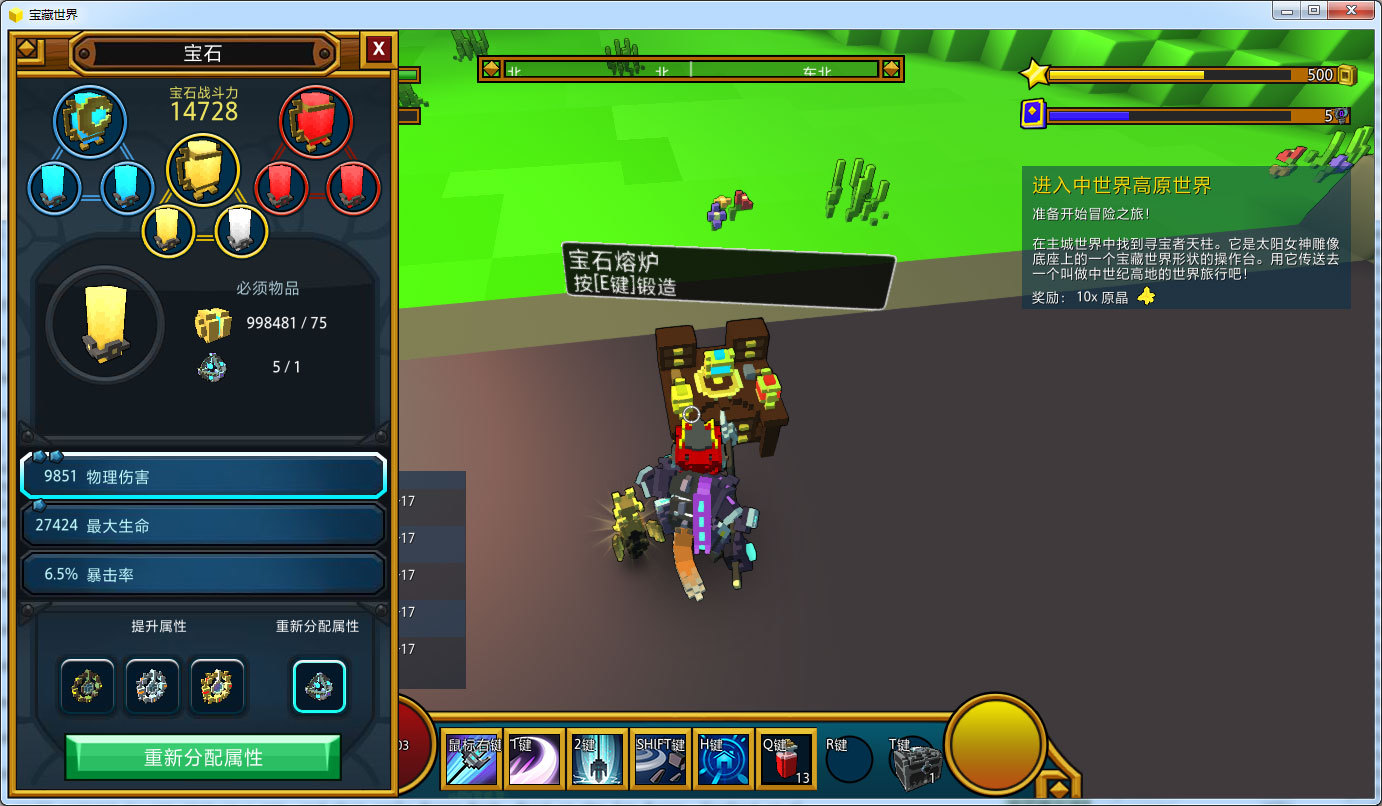The width and height of the screenshot is (1382, 806).
Task: Select the large red empowered gem socket
Action: (x=316, y=121)
